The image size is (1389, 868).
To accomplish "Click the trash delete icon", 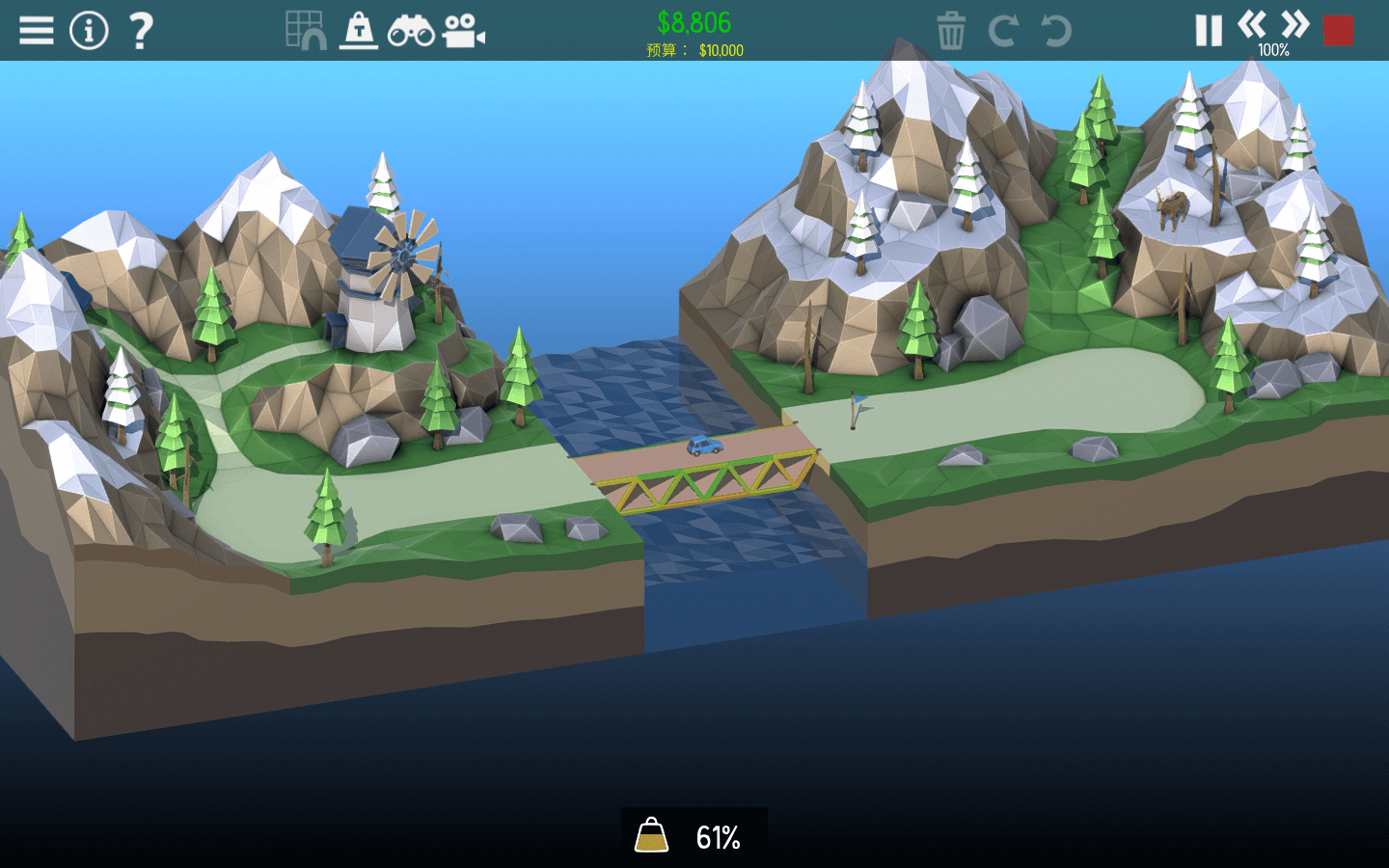I will tap(952, 31).
